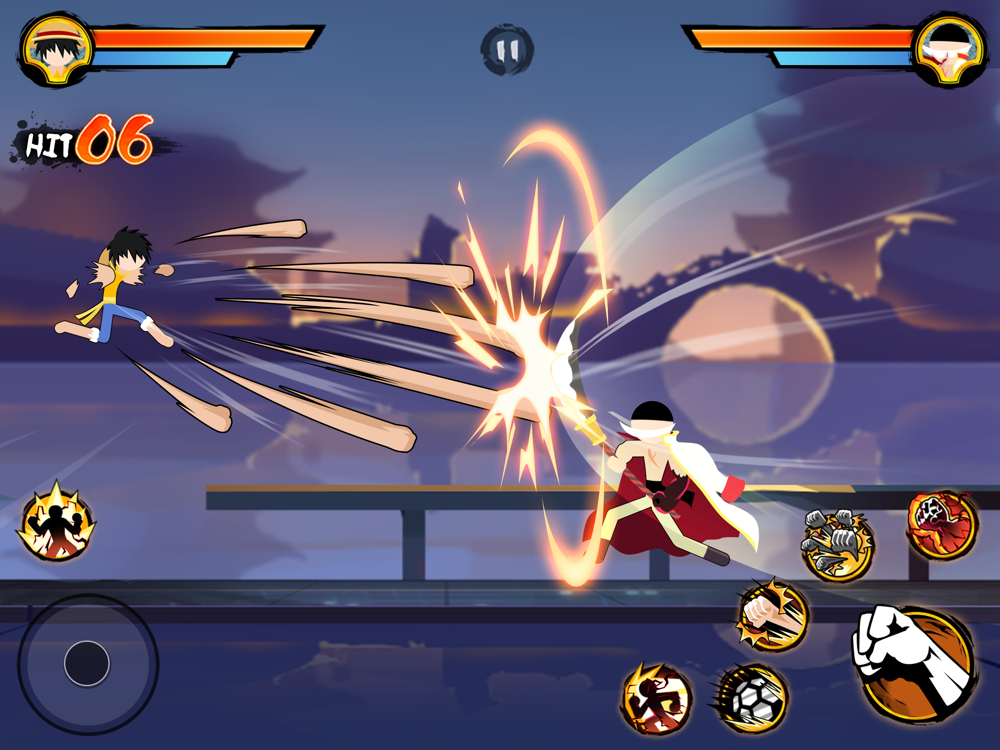Image resolution: width=1000 pixels, height=750 pixels.
Task: Use the multiple grey fists barrage skill
Action: (838, 545)
